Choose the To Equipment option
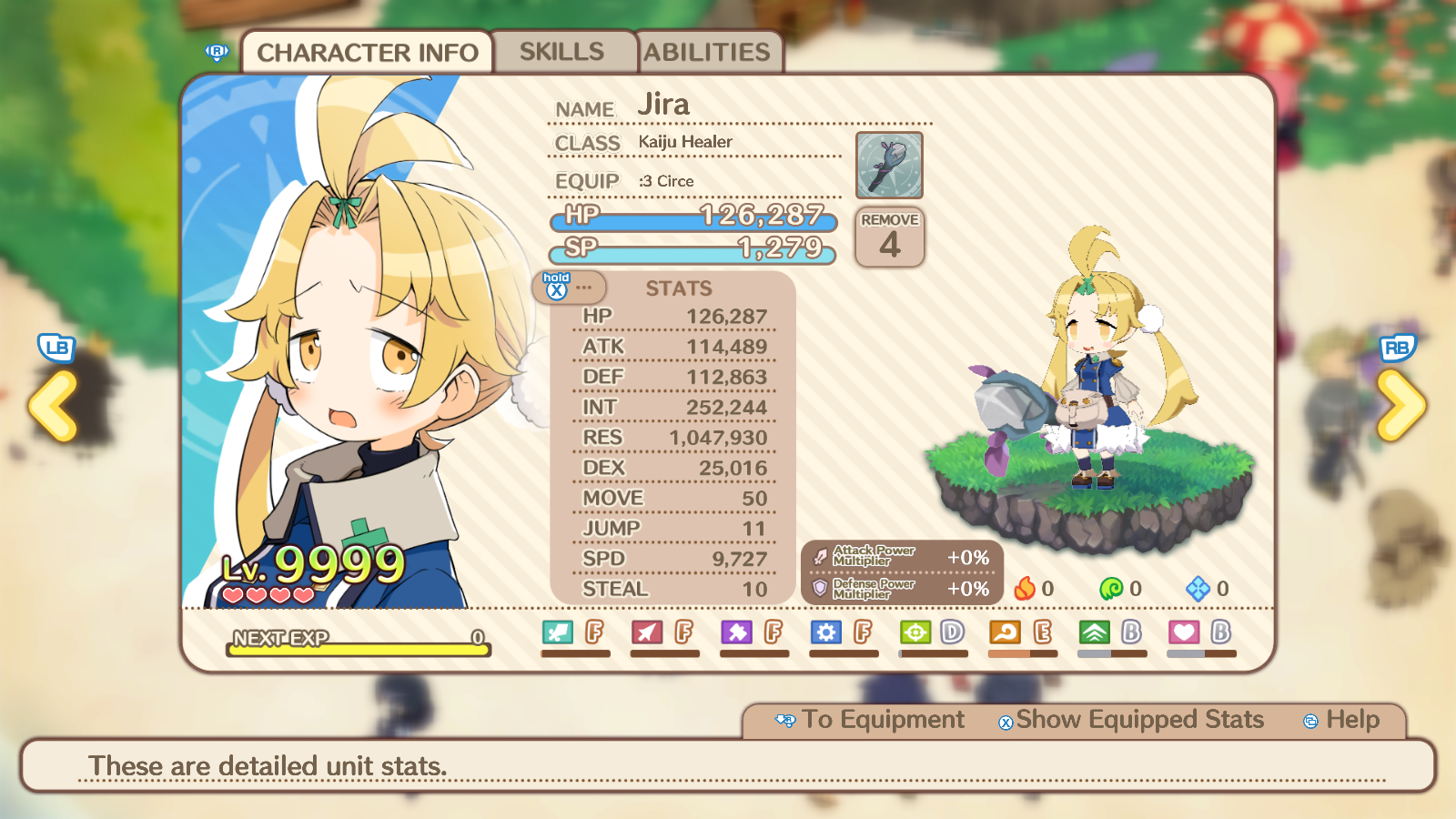Viewport: 1456px width, 819px height. pyautogui.click(x=870, y=720)
